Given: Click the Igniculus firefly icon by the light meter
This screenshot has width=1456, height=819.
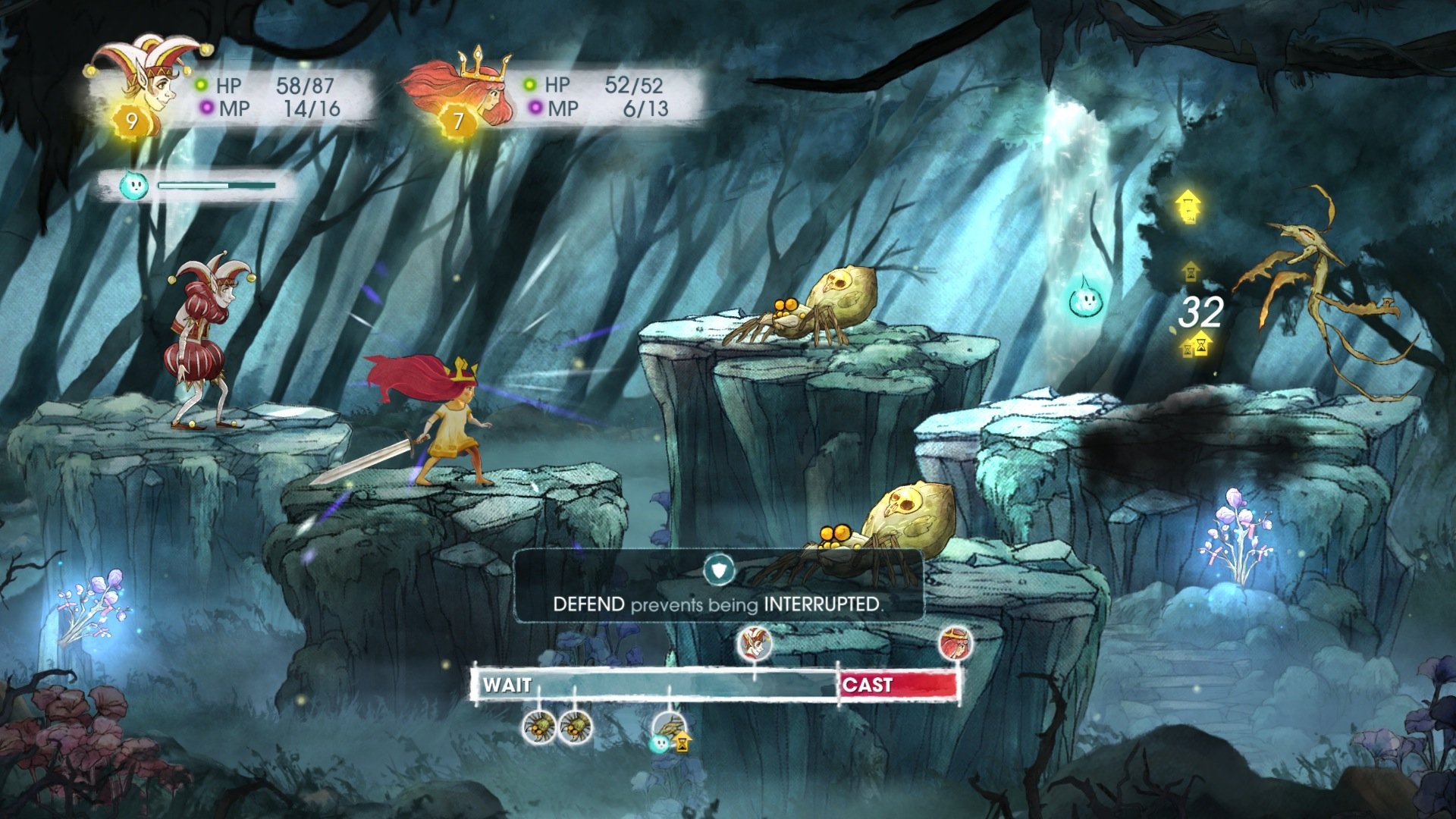Looking at the screenshot, I should click(134, 185).
